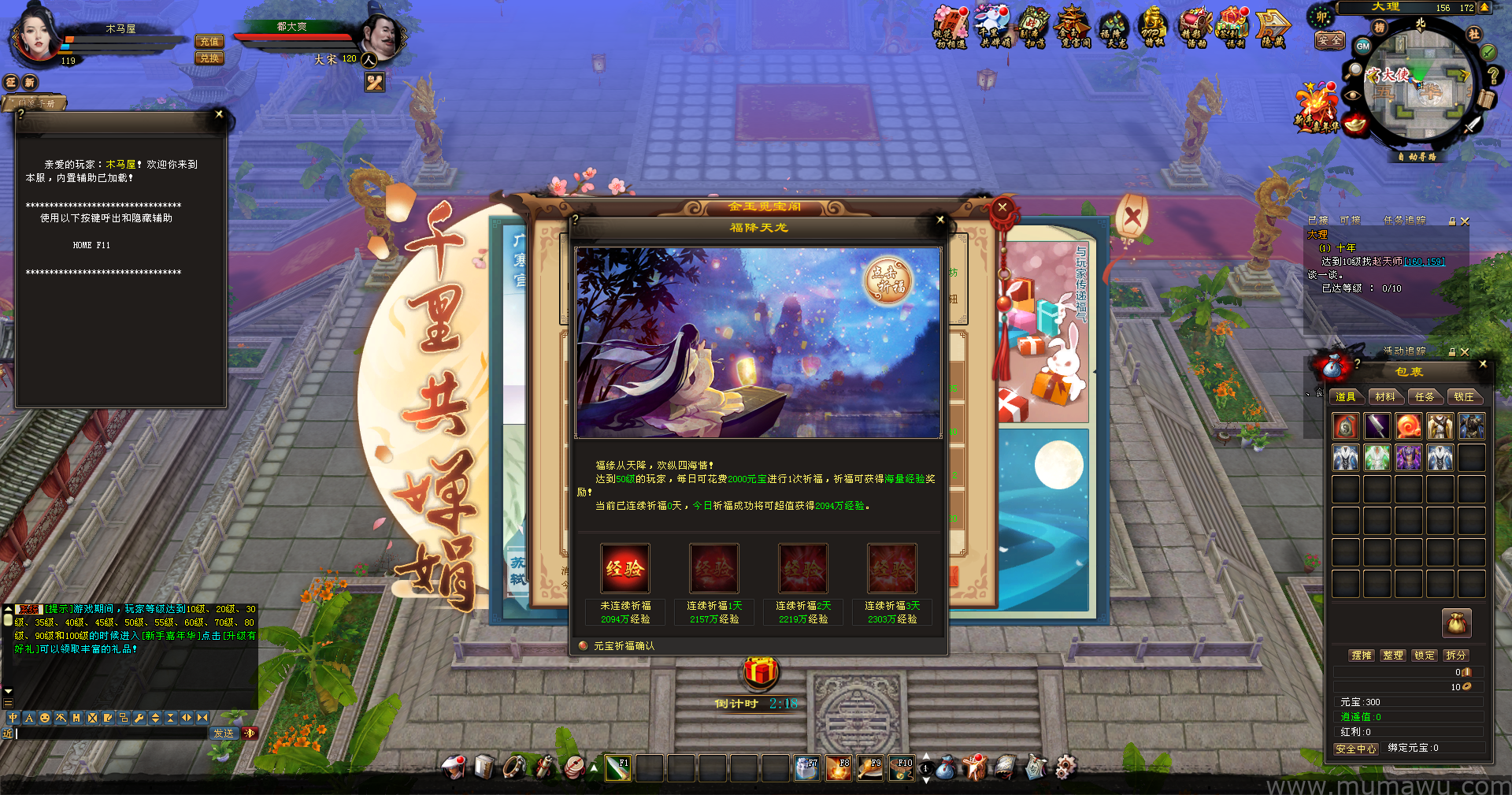
Task: Switch to the 材料 bag tab
Action: (1385, 397)
